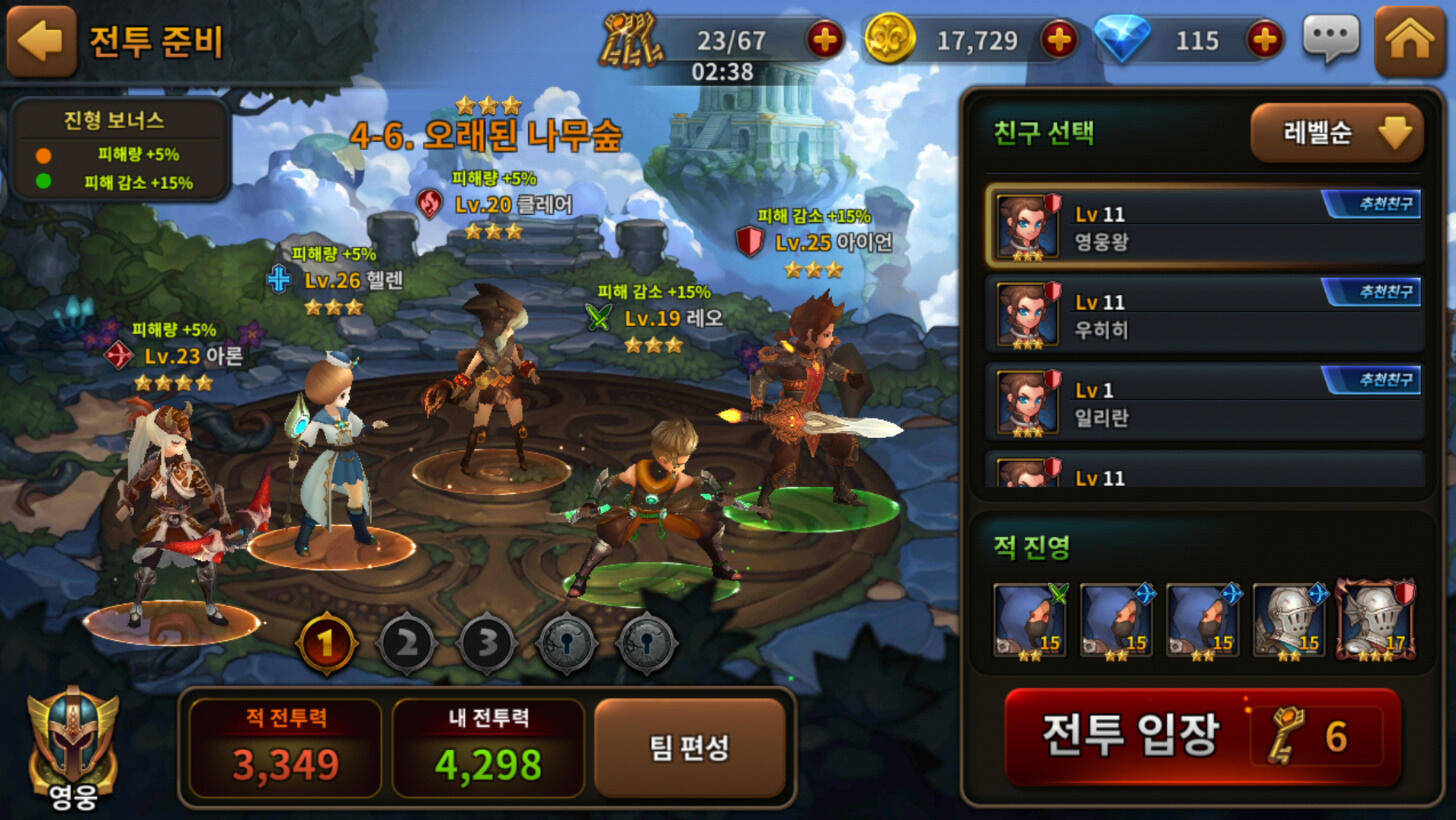The width and height of the screenshot is (1456, 820).
Task: Open the 영웅 hero helmet menu
Action: coord(73,748)
